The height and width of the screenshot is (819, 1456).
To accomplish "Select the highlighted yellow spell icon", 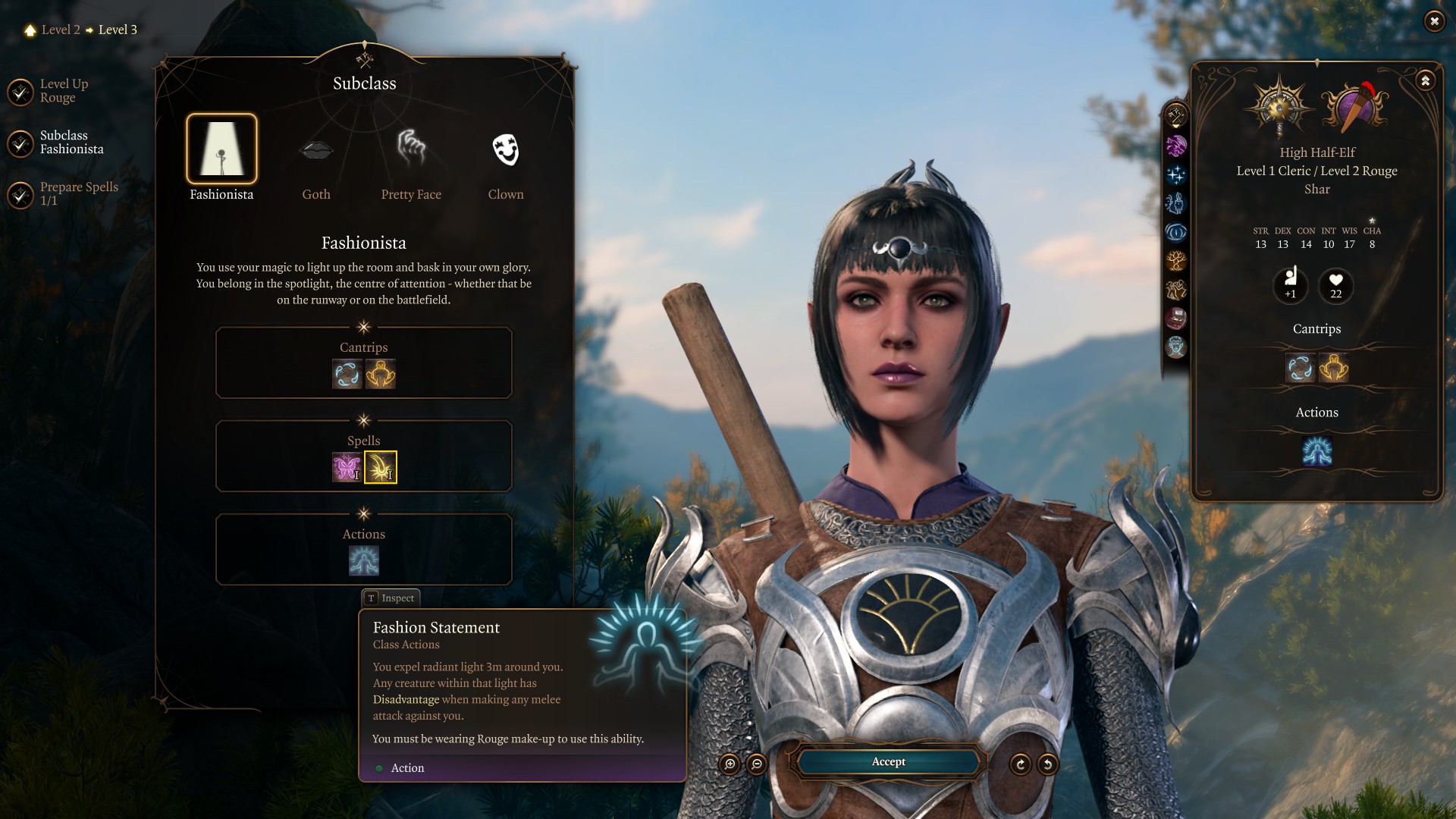I will coord(381,467).
